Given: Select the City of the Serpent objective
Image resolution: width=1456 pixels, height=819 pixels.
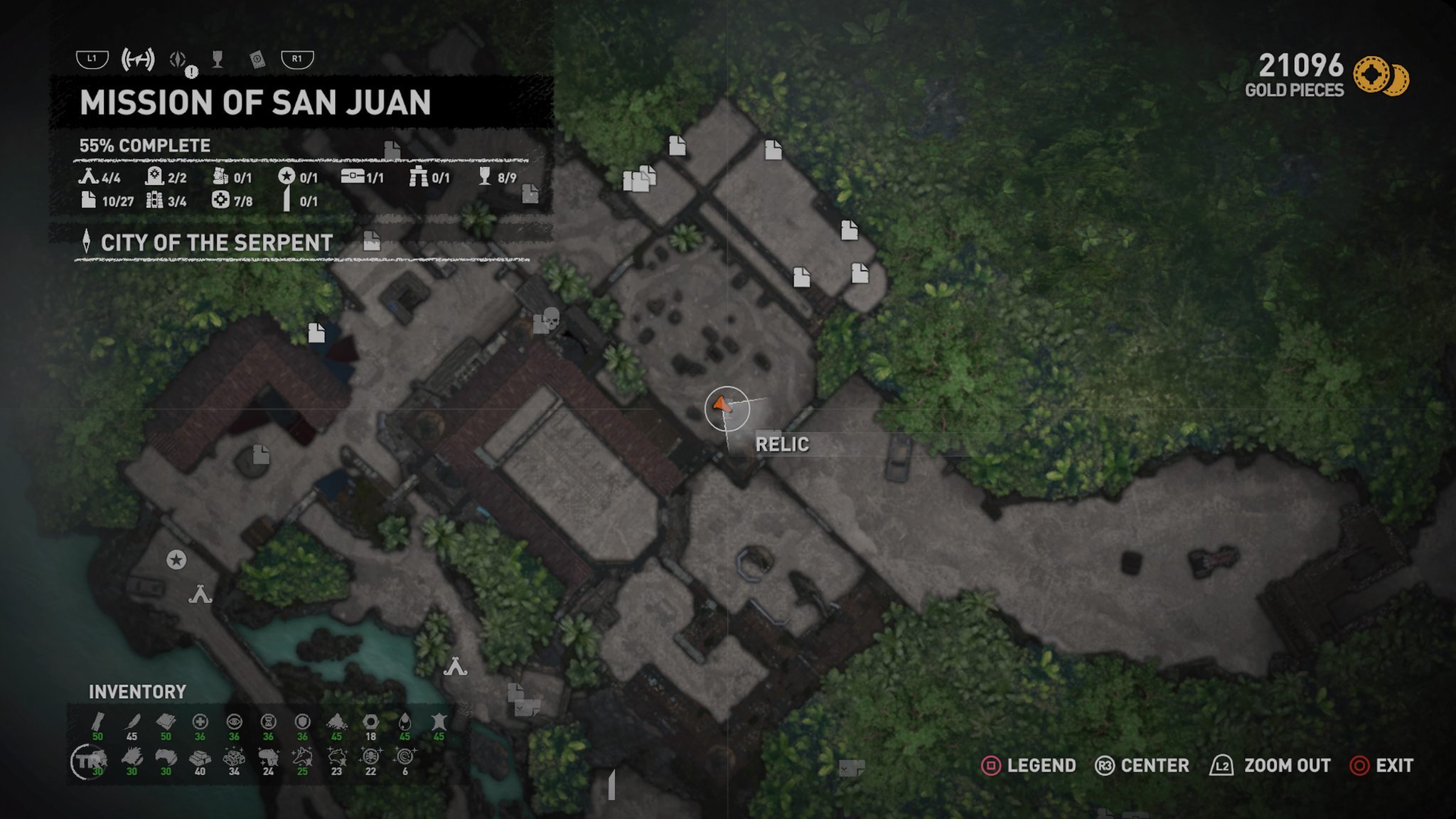Looking at the screenshot, I should pyautogui.click(x=216, y=243).
